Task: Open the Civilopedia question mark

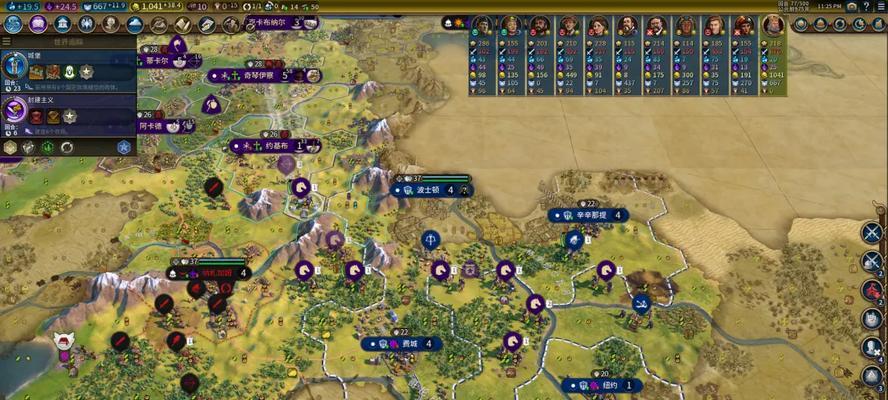Action: [865, 6]
